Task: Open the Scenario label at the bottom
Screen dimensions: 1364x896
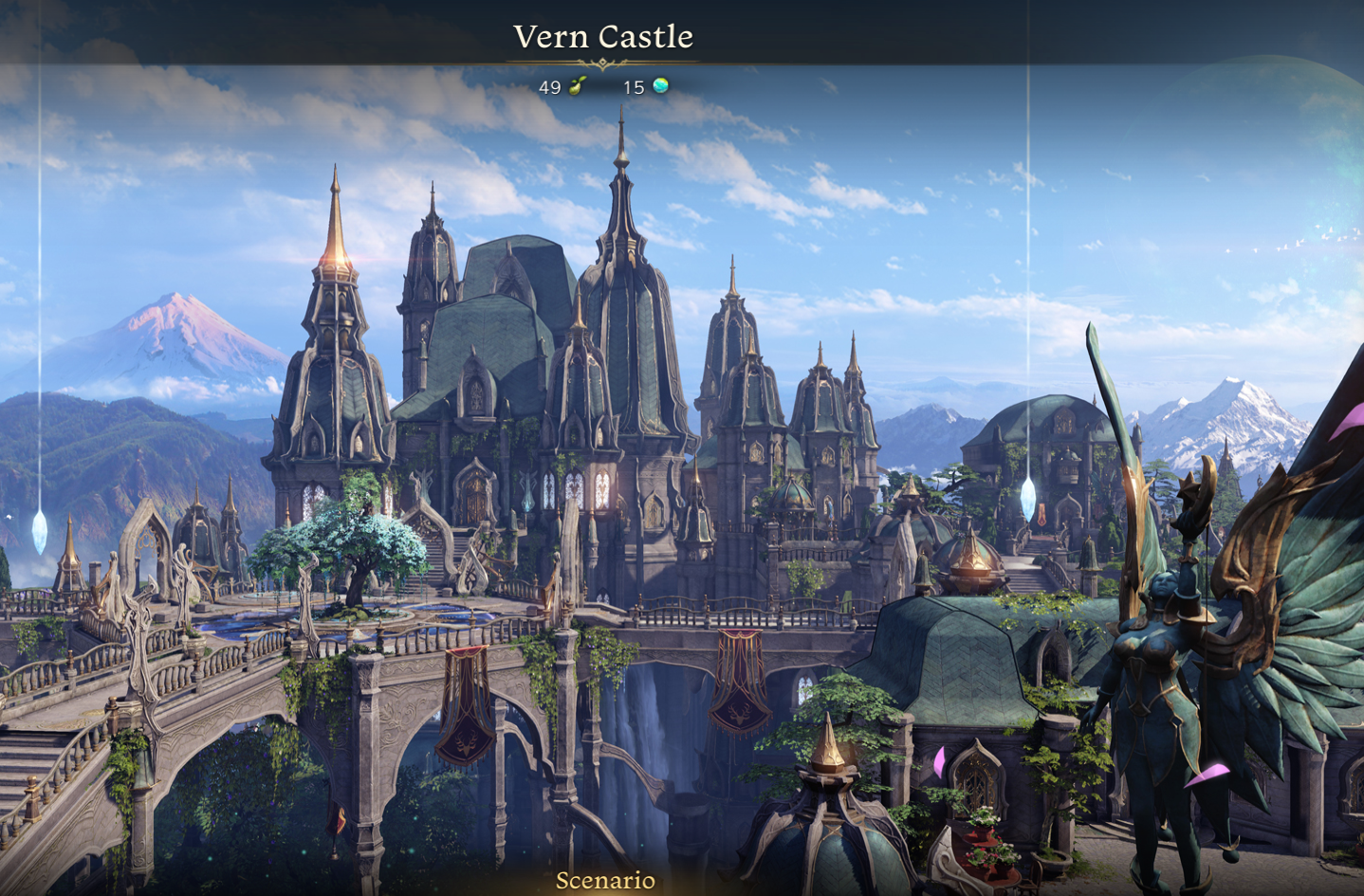Action: (x=604, y=881)
